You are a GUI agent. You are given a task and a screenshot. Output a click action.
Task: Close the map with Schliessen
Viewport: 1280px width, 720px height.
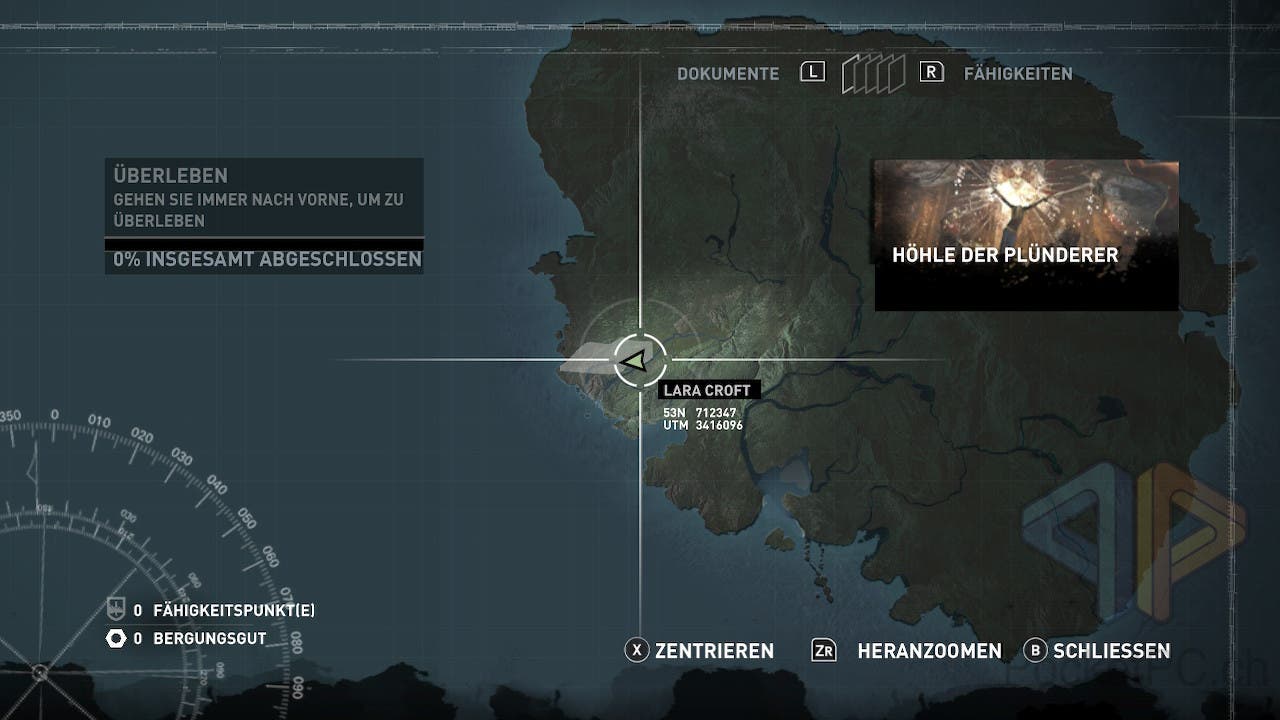point(1098,651)
